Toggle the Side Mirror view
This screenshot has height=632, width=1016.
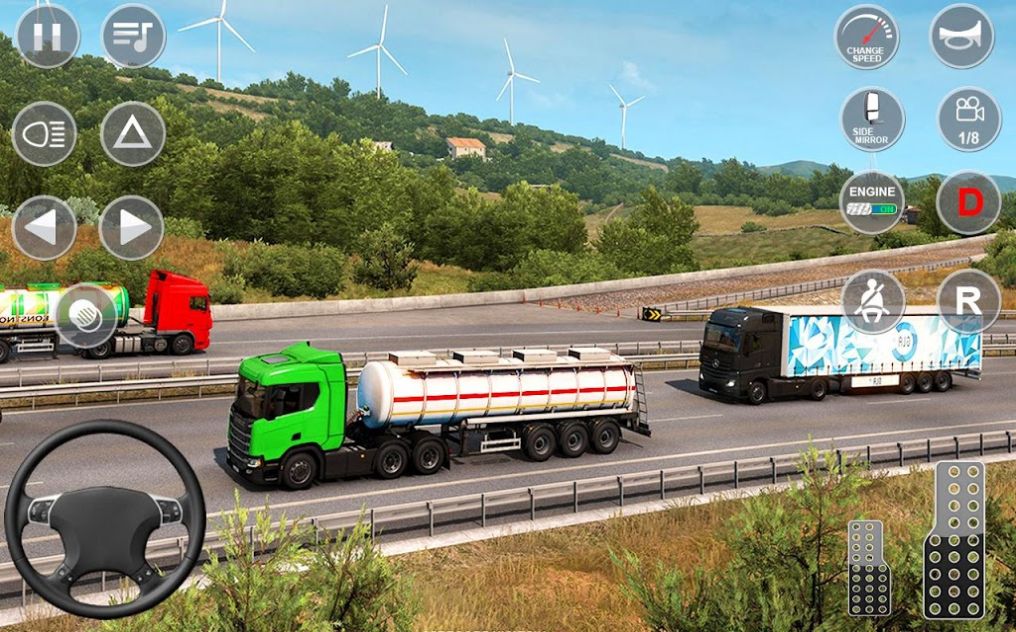872,120
